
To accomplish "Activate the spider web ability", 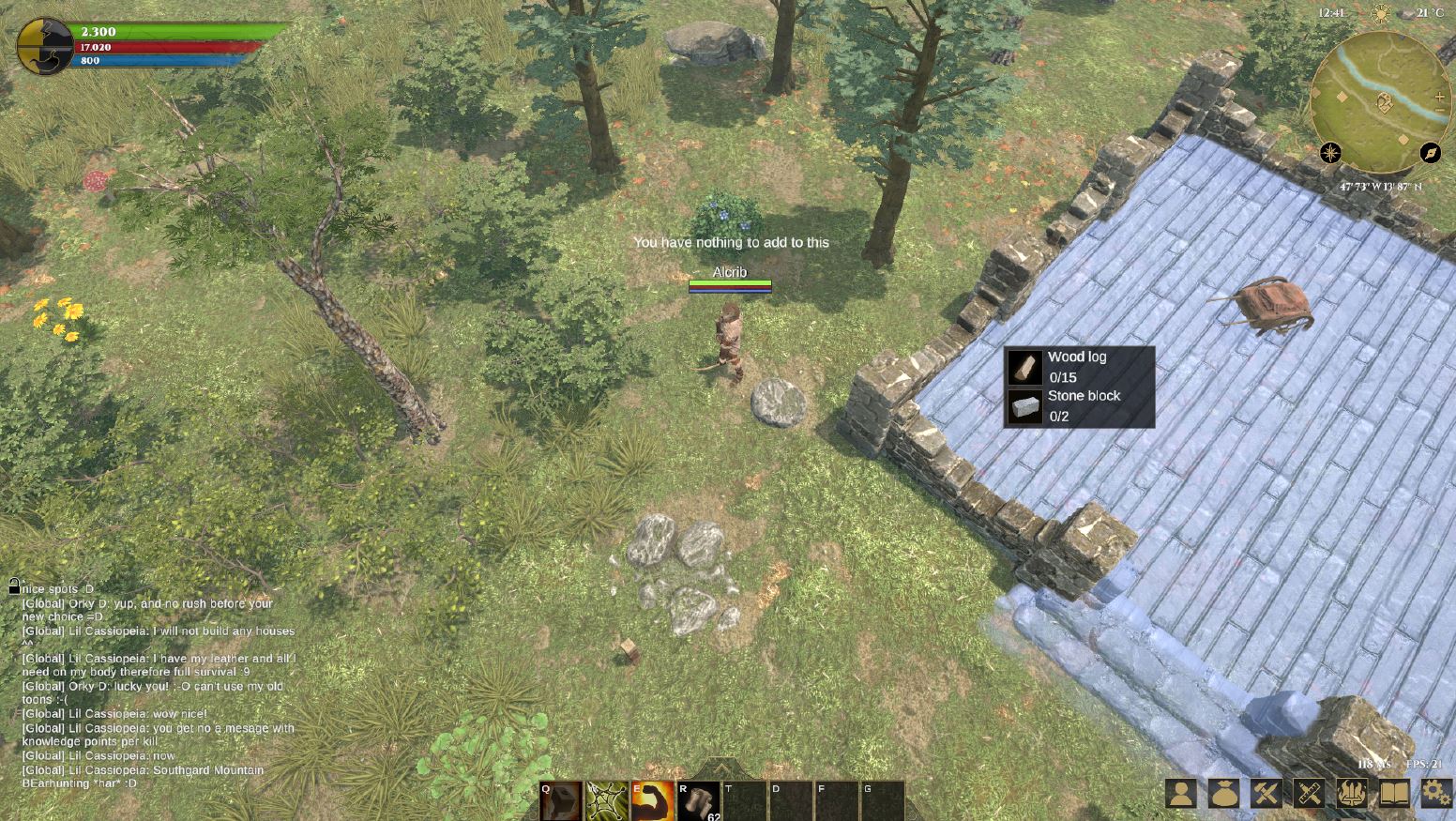I will [x=607, y=801].
